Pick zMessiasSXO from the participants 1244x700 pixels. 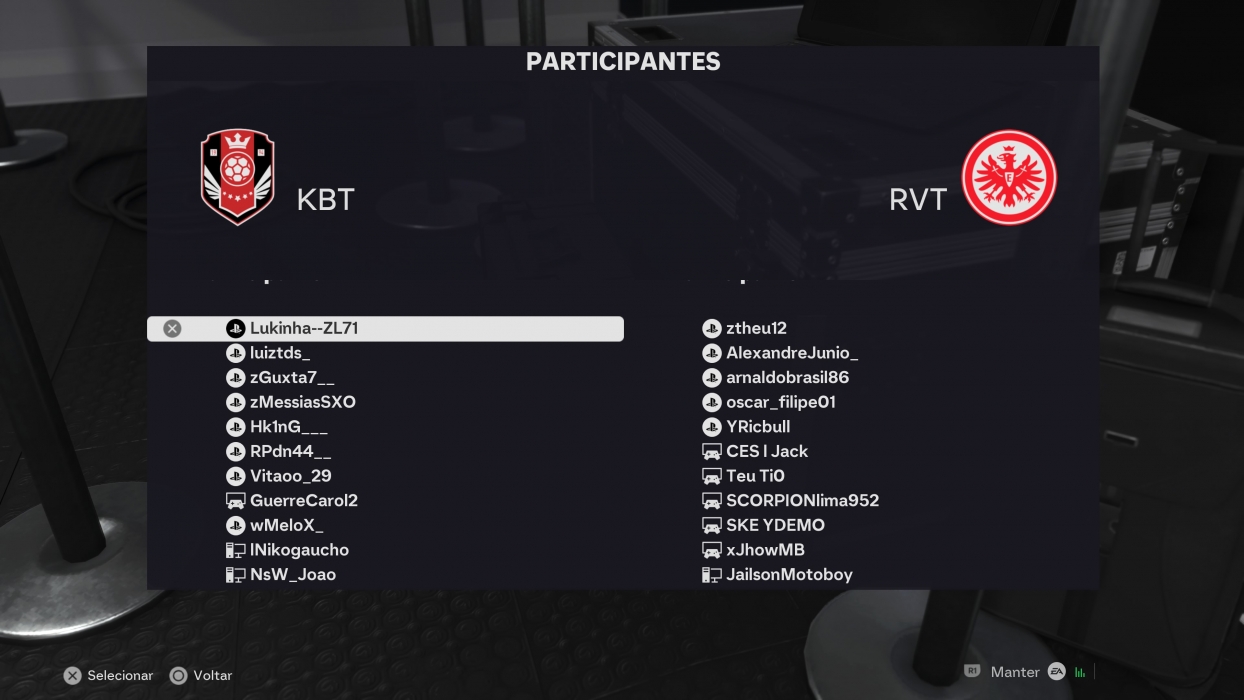[x=302, y=402]
